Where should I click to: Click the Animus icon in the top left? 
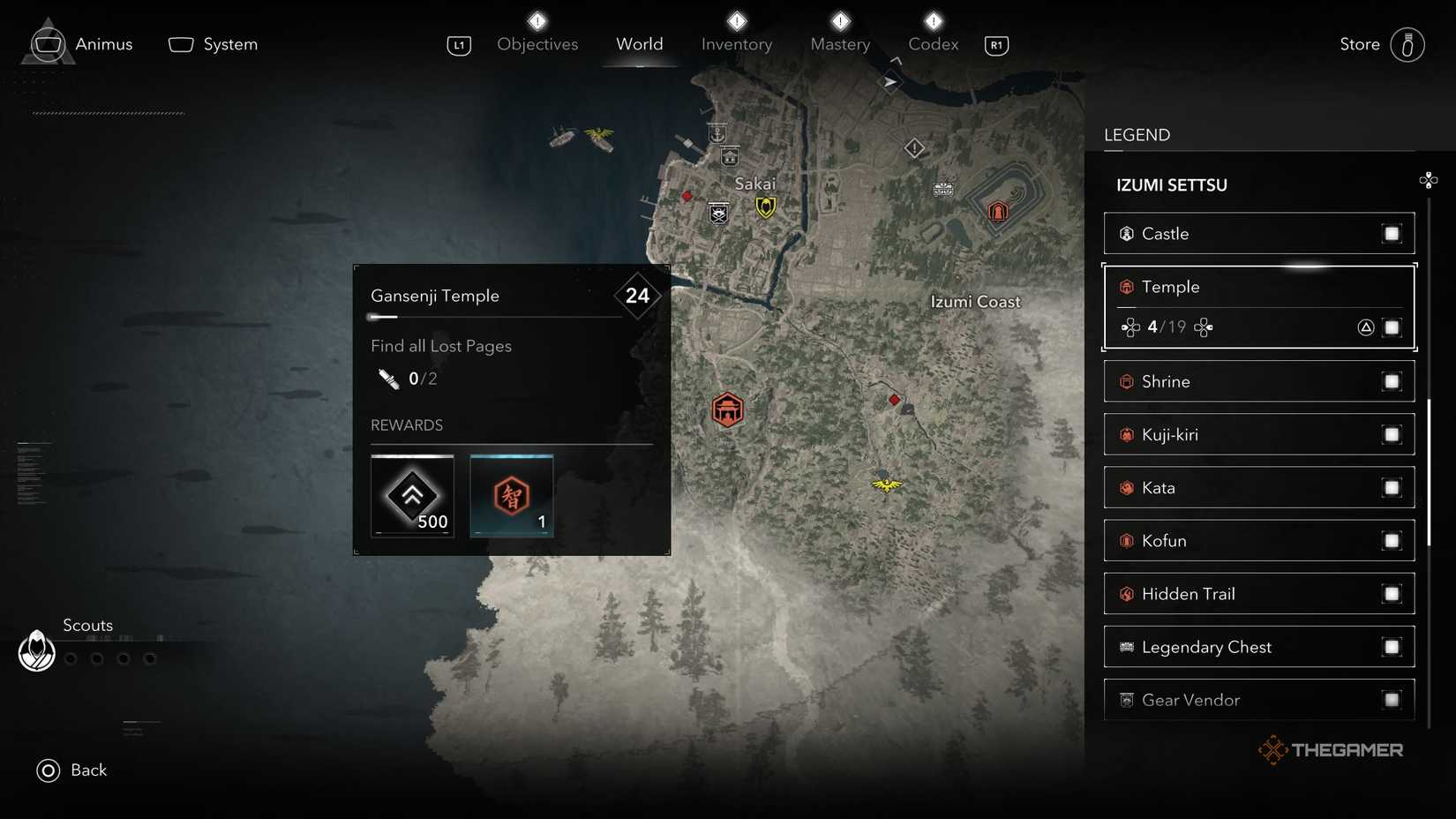click(49, 42)
